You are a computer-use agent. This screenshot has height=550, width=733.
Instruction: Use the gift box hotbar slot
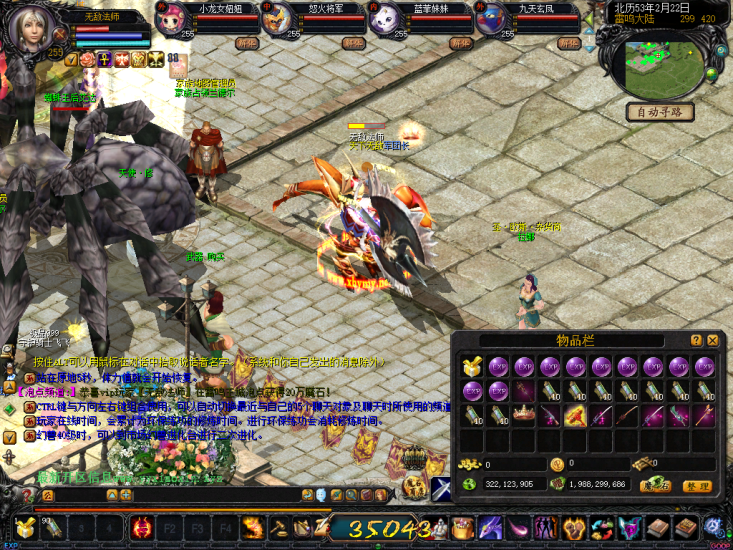click(x=23, y=528)
